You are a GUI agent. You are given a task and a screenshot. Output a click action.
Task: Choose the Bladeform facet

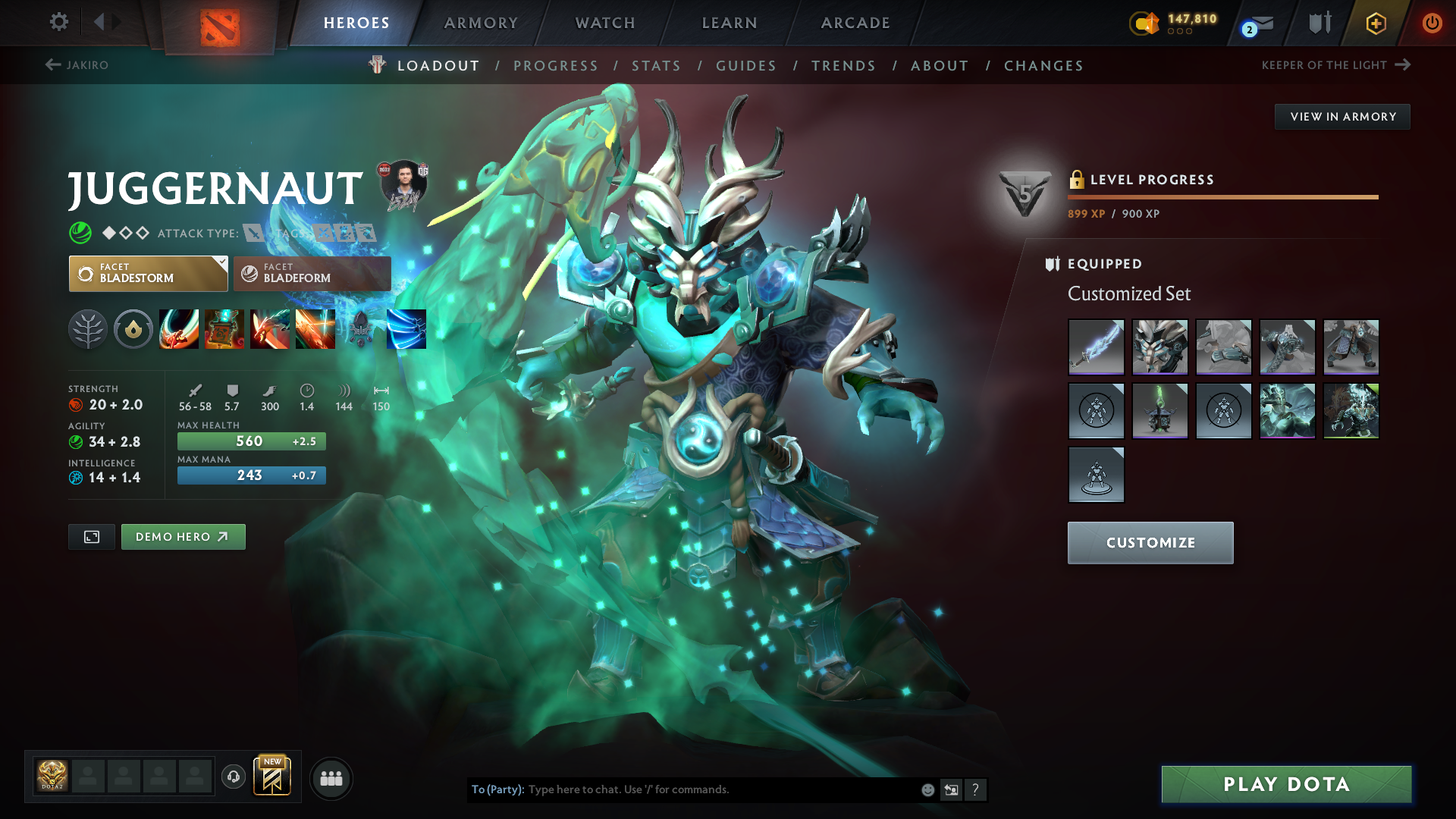pyautogui.click(x=312, y=274)
